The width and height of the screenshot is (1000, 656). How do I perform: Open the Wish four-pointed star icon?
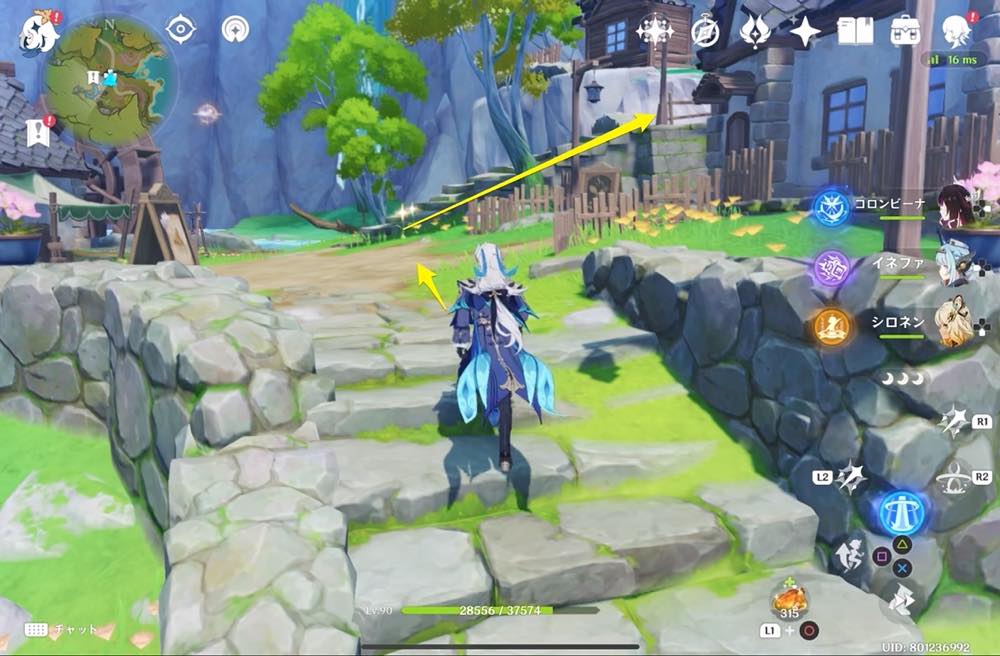point(805,32)
